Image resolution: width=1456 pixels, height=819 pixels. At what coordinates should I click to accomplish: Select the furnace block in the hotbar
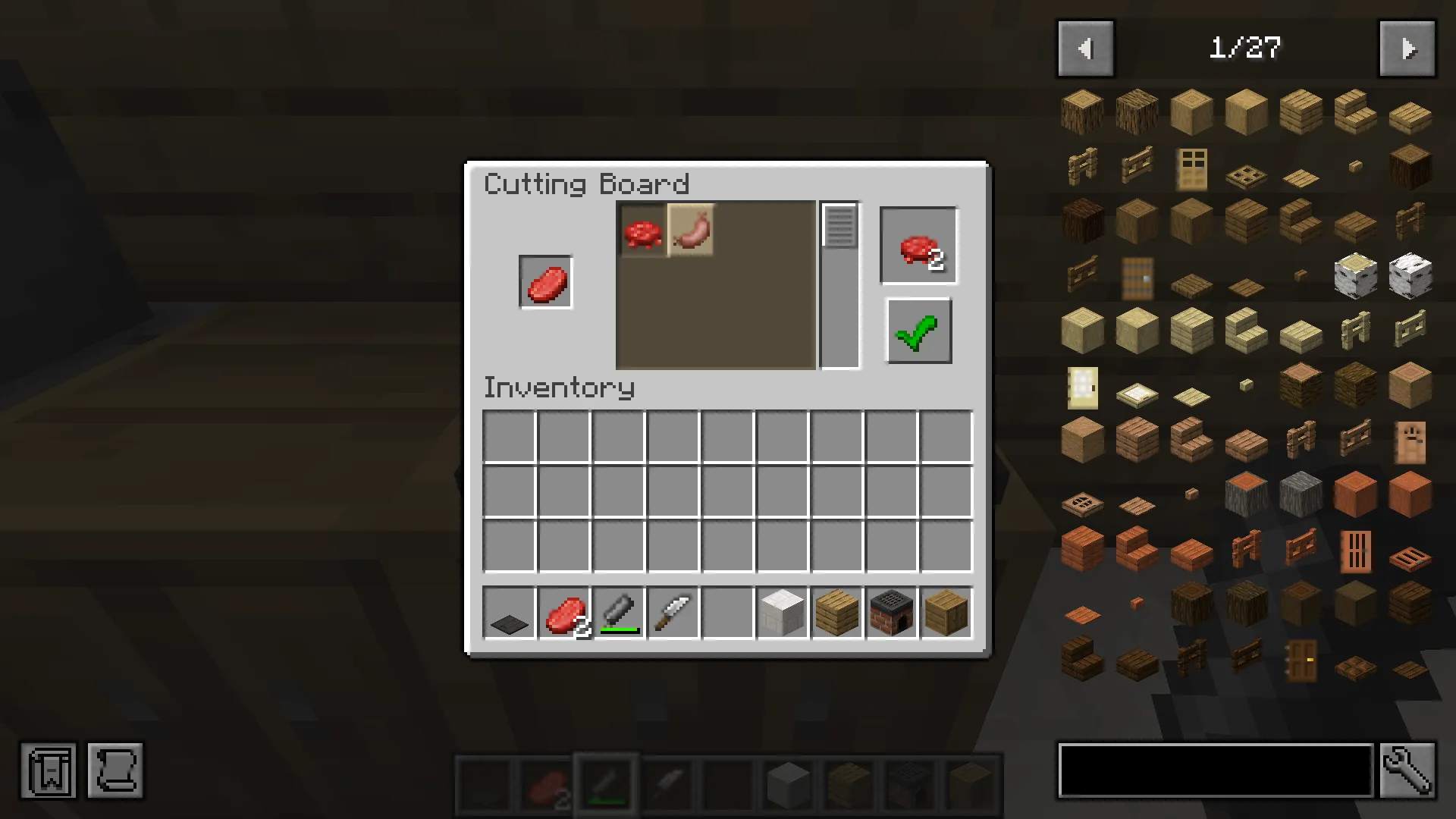coord(890,613)
